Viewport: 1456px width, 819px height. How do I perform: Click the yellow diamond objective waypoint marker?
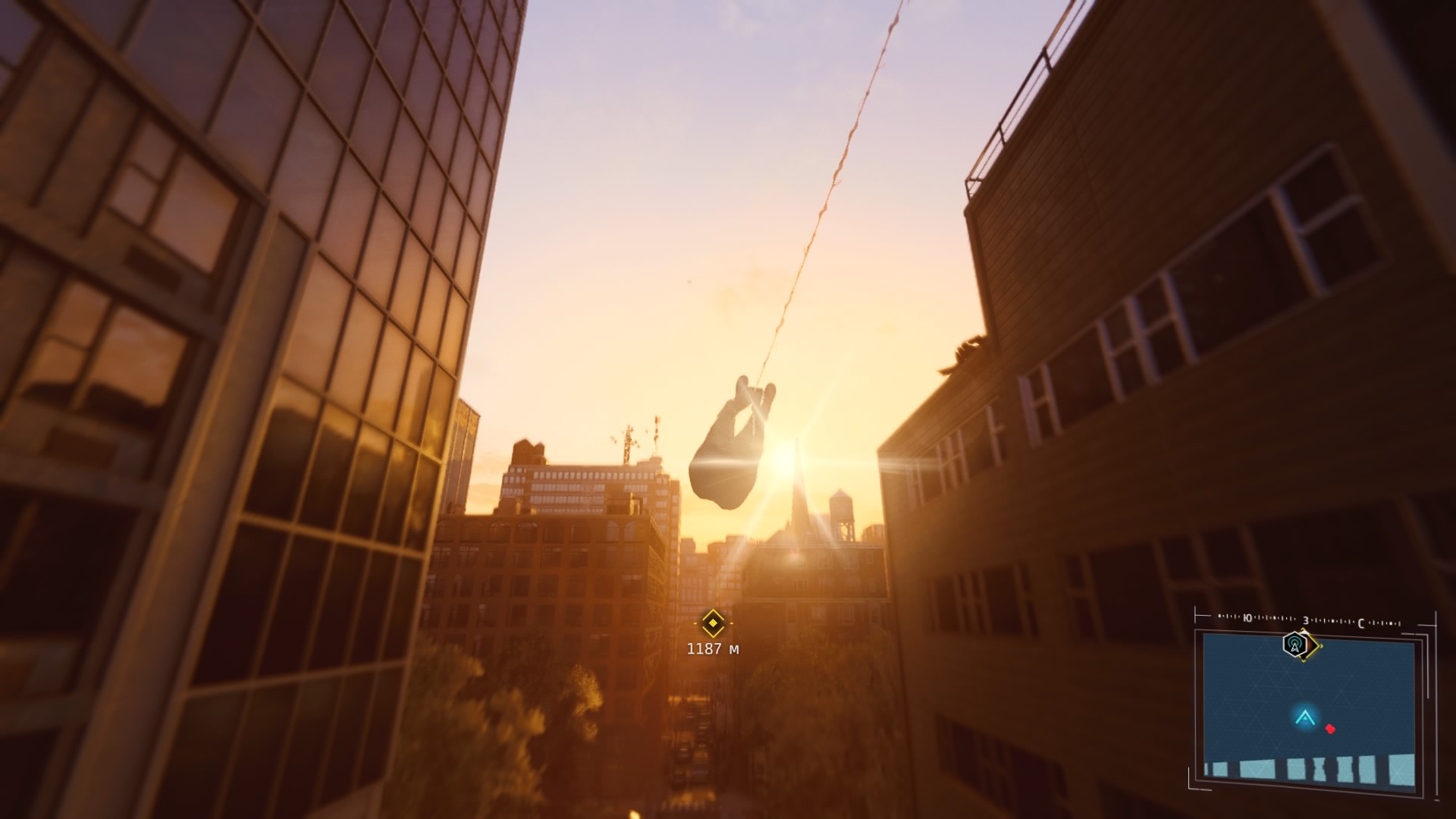(712, 623)
